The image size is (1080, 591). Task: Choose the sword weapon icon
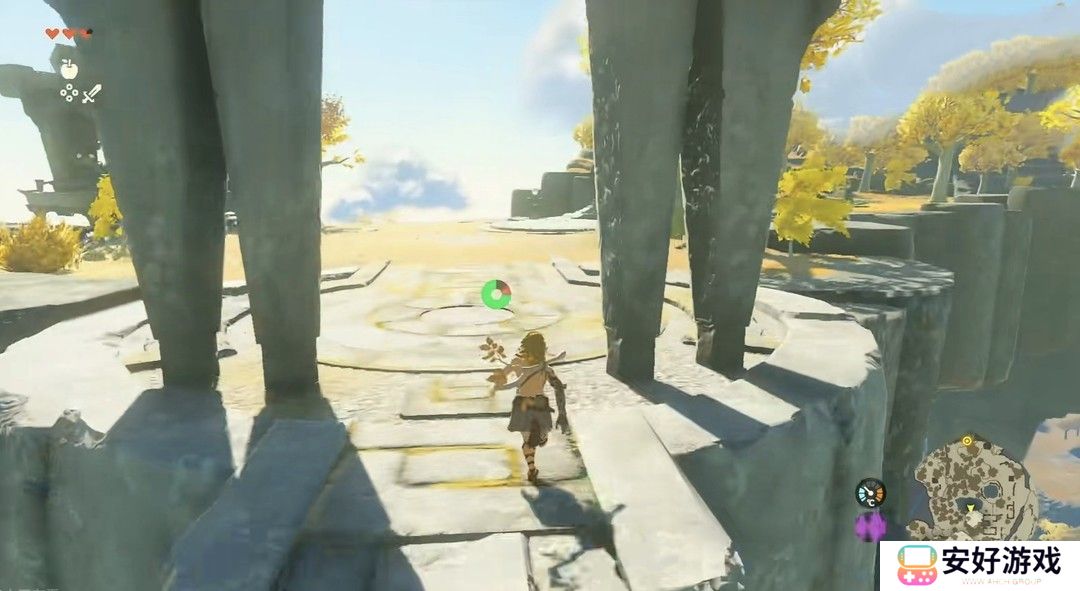click(92, 94)
